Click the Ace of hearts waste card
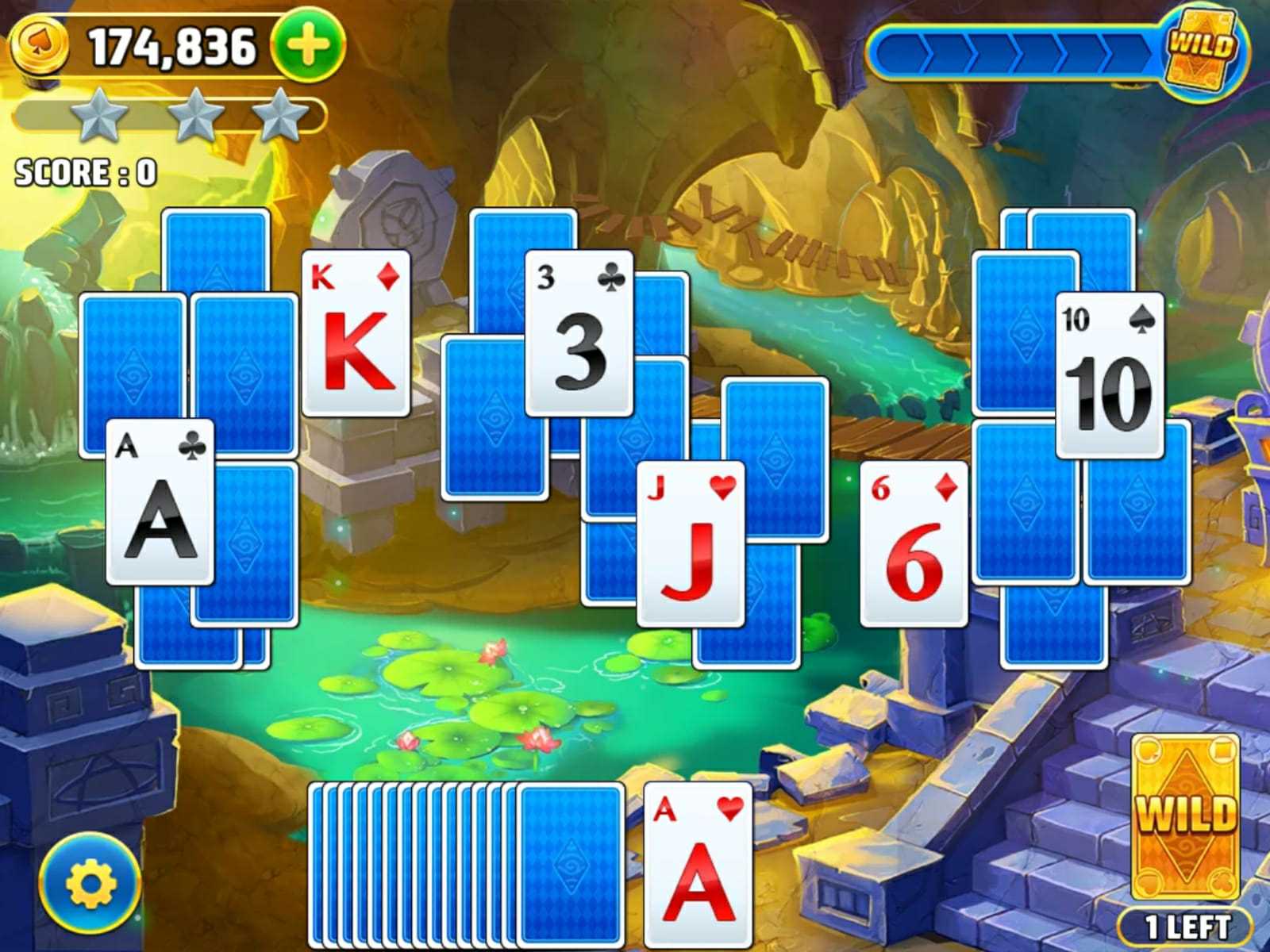Viewport: 1270px width, 952px height. [x=698, y=865]
